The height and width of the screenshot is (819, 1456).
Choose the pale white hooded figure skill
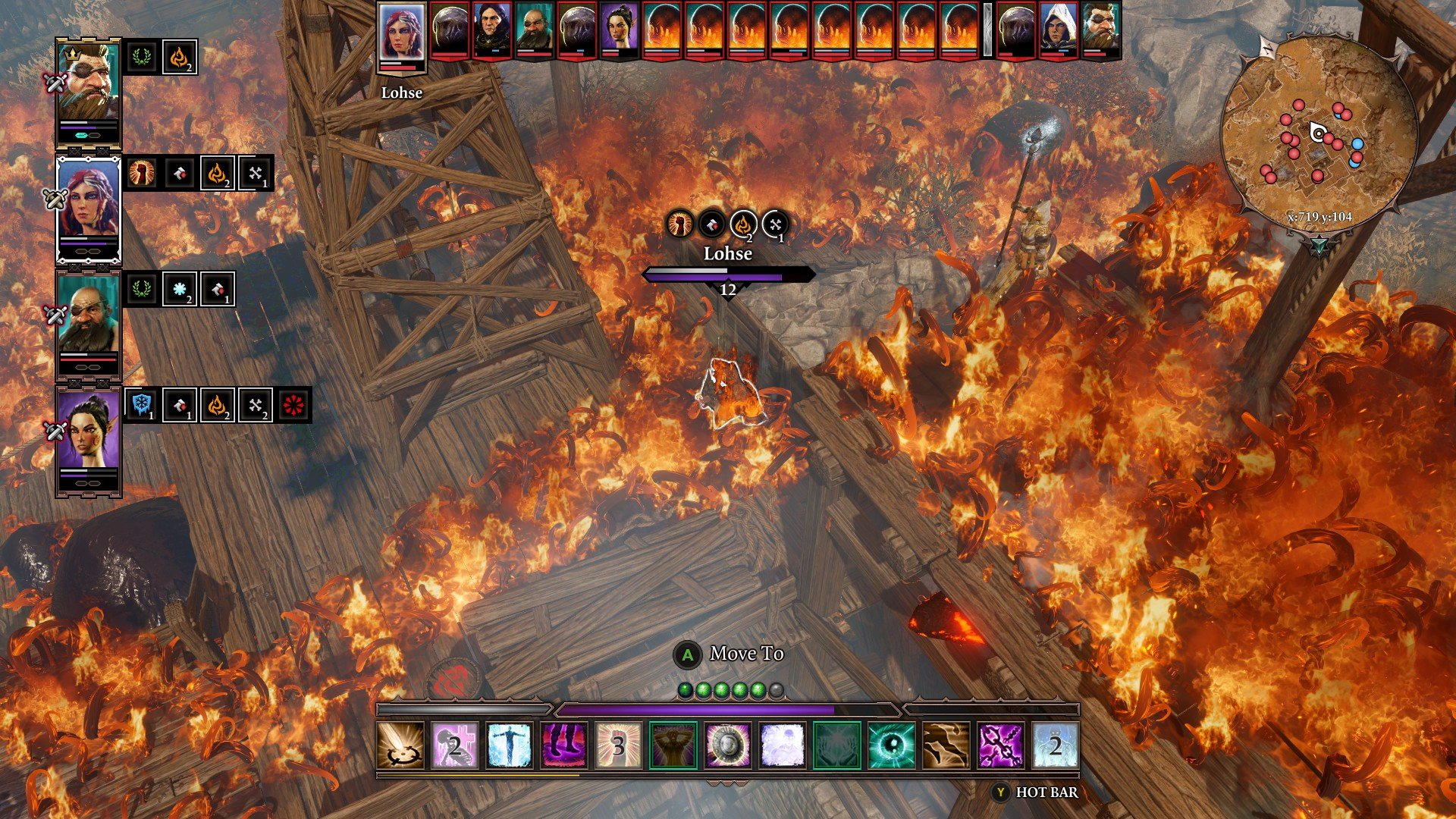(783, 745)
